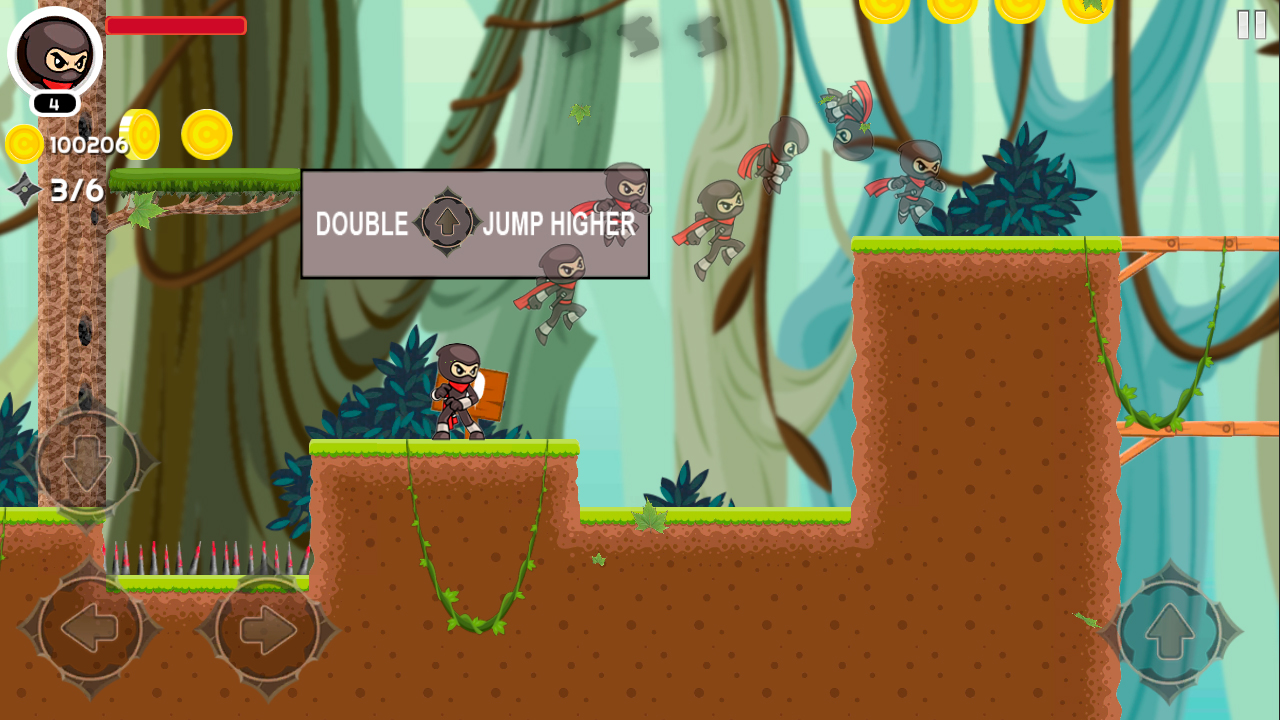Click the health bar at top left
1280x720 pixels.
[x=177, y=25]
